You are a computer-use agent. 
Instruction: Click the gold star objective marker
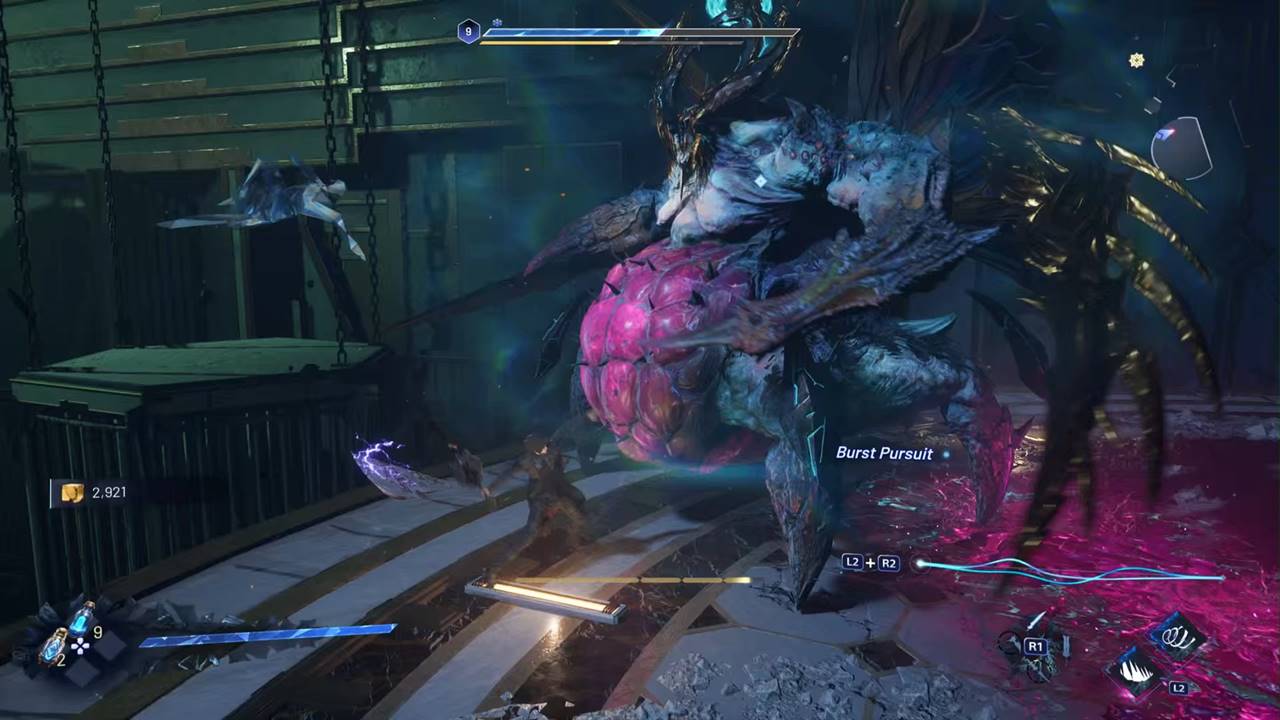coord(1136,60)
